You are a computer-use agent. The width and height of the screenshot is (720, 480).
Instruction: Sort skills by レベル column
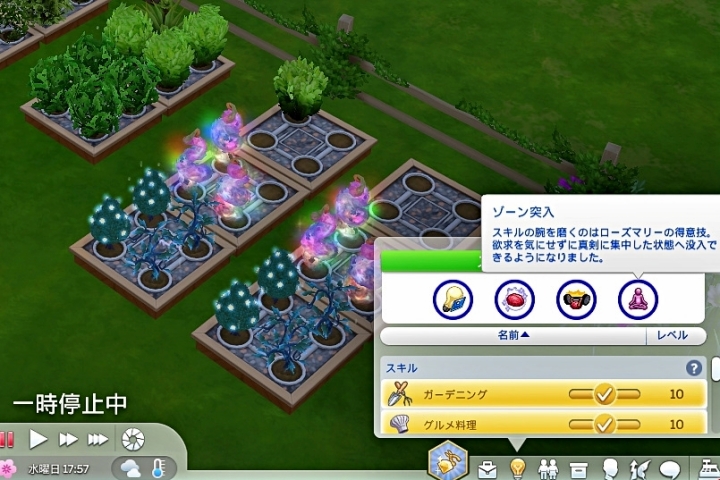tap(672, 337)
